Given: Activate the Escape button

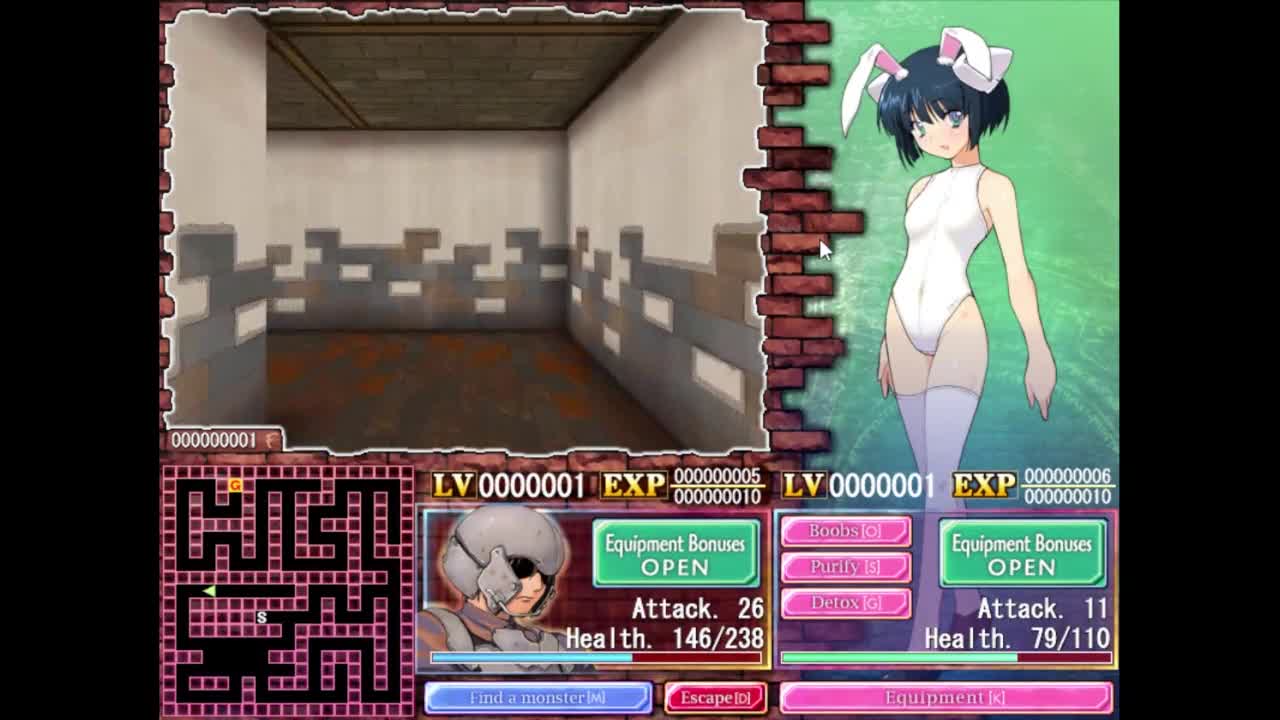Looking at the screenshot, I should [716, 698].
